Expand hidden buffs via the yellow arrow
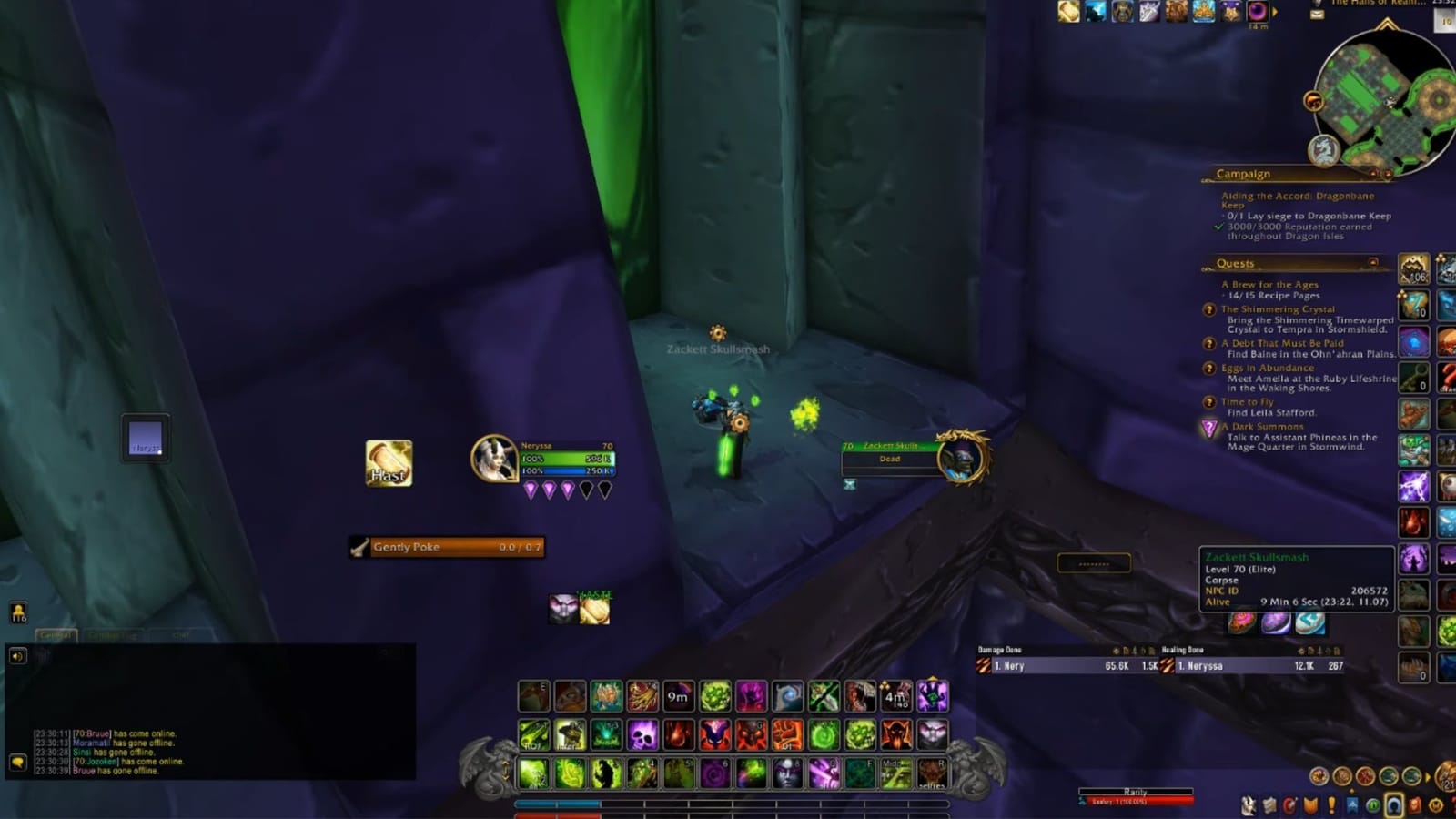Image resolution: width=1456 pixels, height=819 pixels. (1276, 11)
